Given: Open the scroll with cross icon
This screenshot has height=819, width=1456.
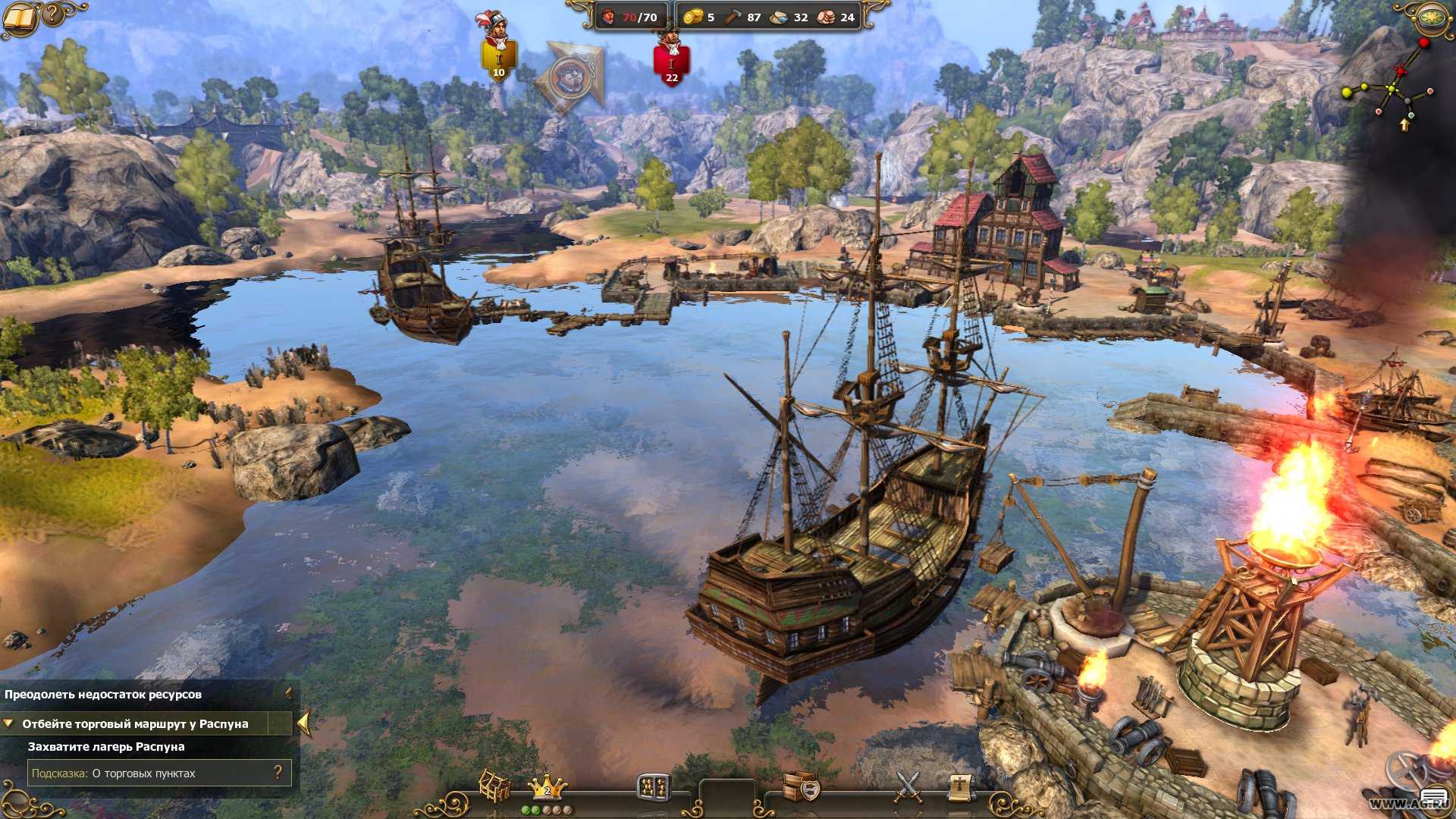Looking at the screenshot, I should [x=960, y=787].
